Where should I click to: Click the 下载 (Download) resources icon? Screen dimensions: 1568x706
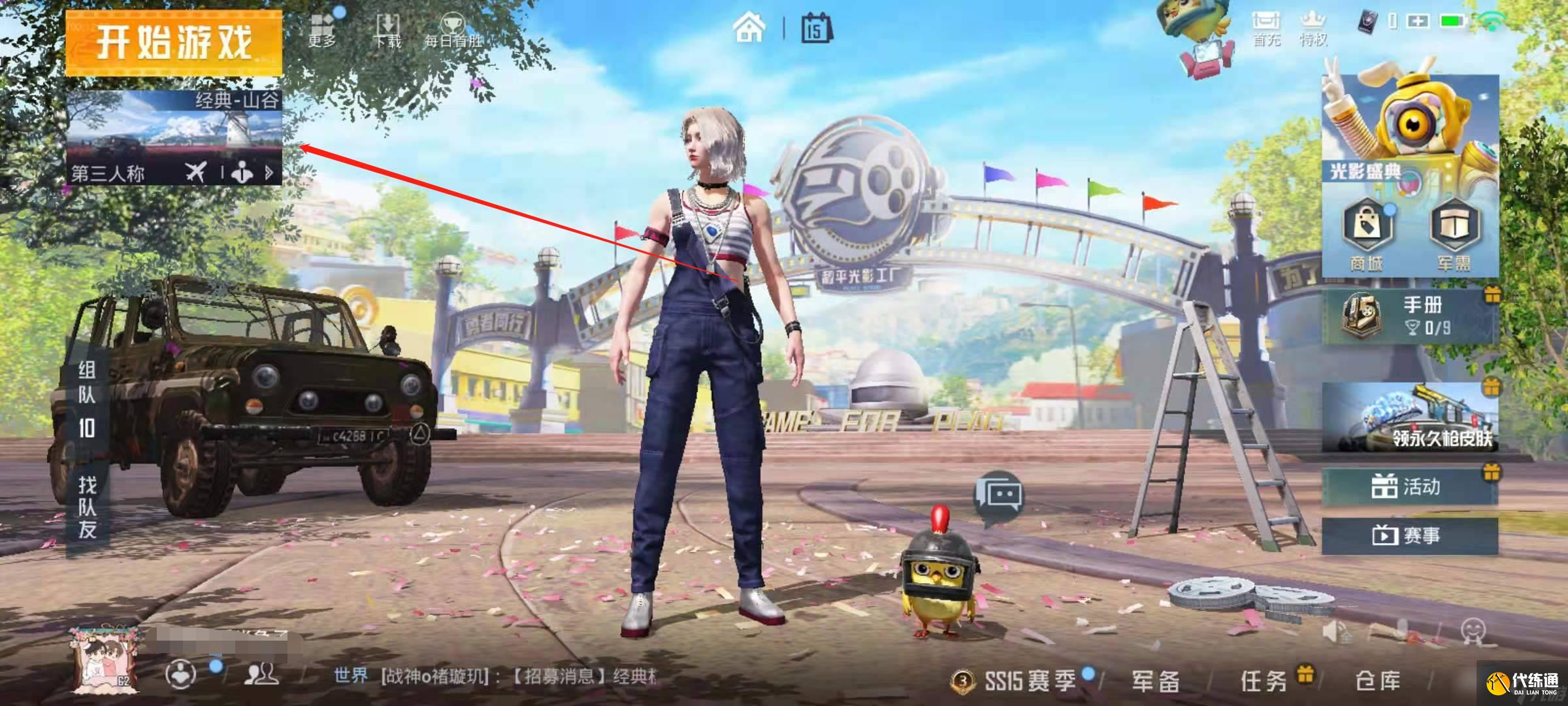click(386, 23)
